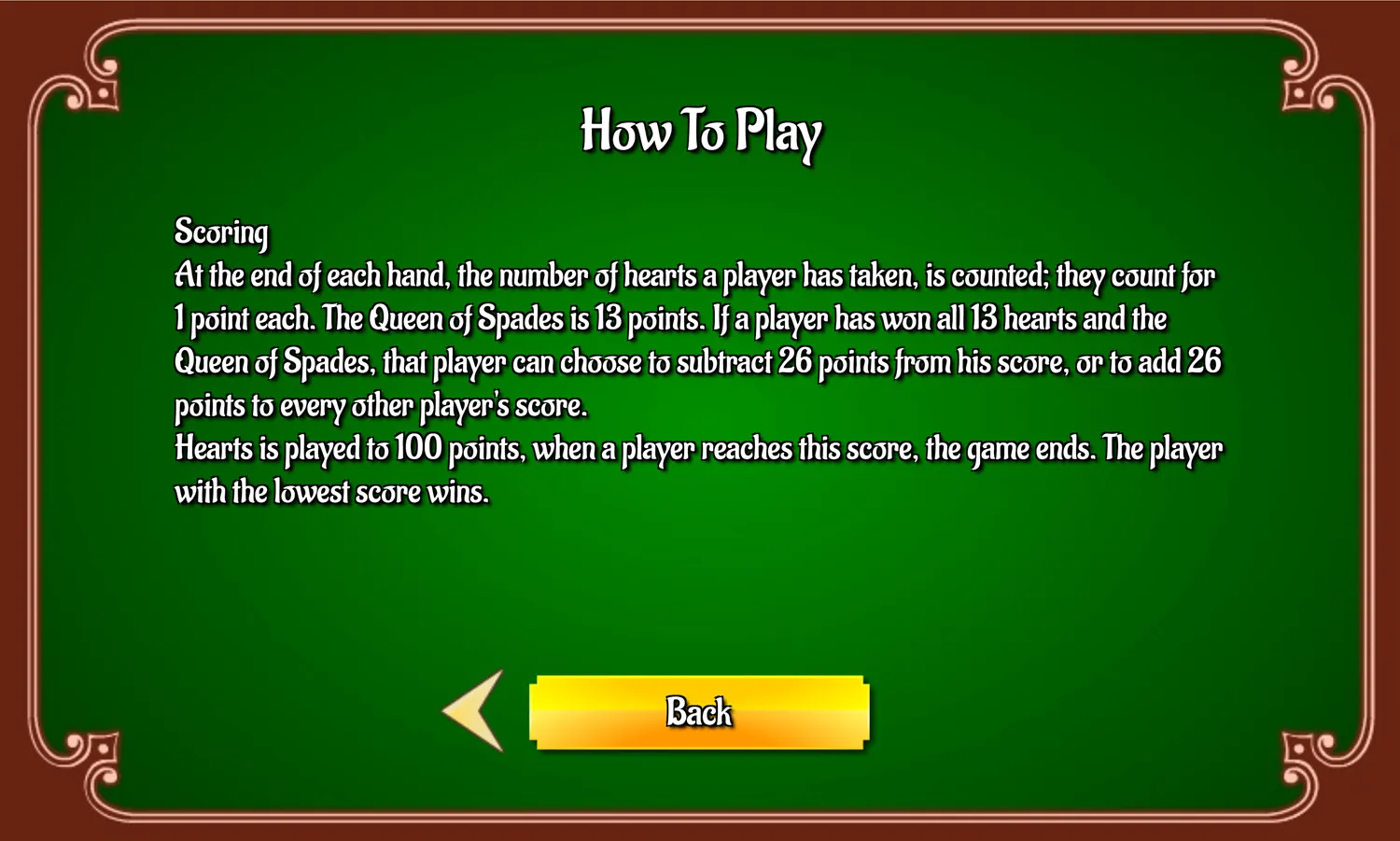This screenshot has width=1400, height=841.
Task: Click the red outer border frame
Action: pyautogui.click(x=700, y=11)
